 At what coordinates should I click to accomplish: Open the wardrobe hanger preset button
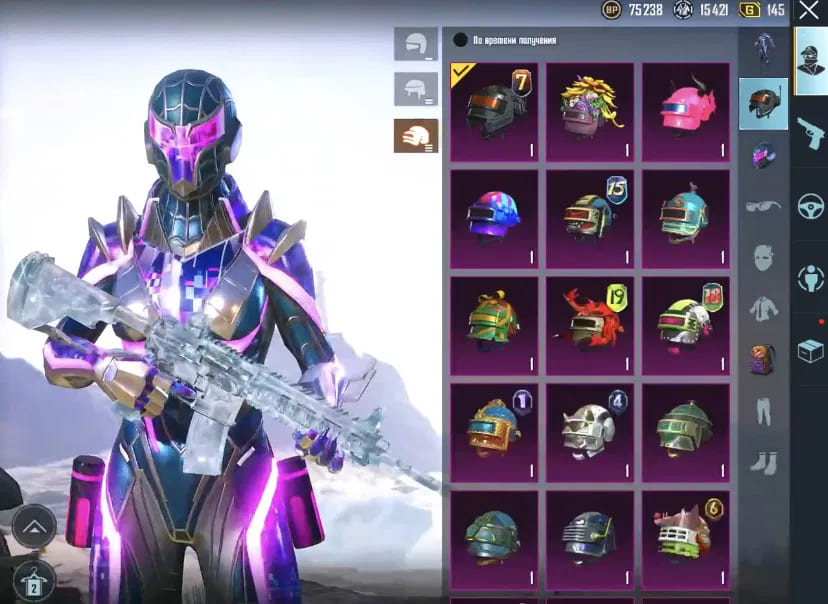point(32,580)
